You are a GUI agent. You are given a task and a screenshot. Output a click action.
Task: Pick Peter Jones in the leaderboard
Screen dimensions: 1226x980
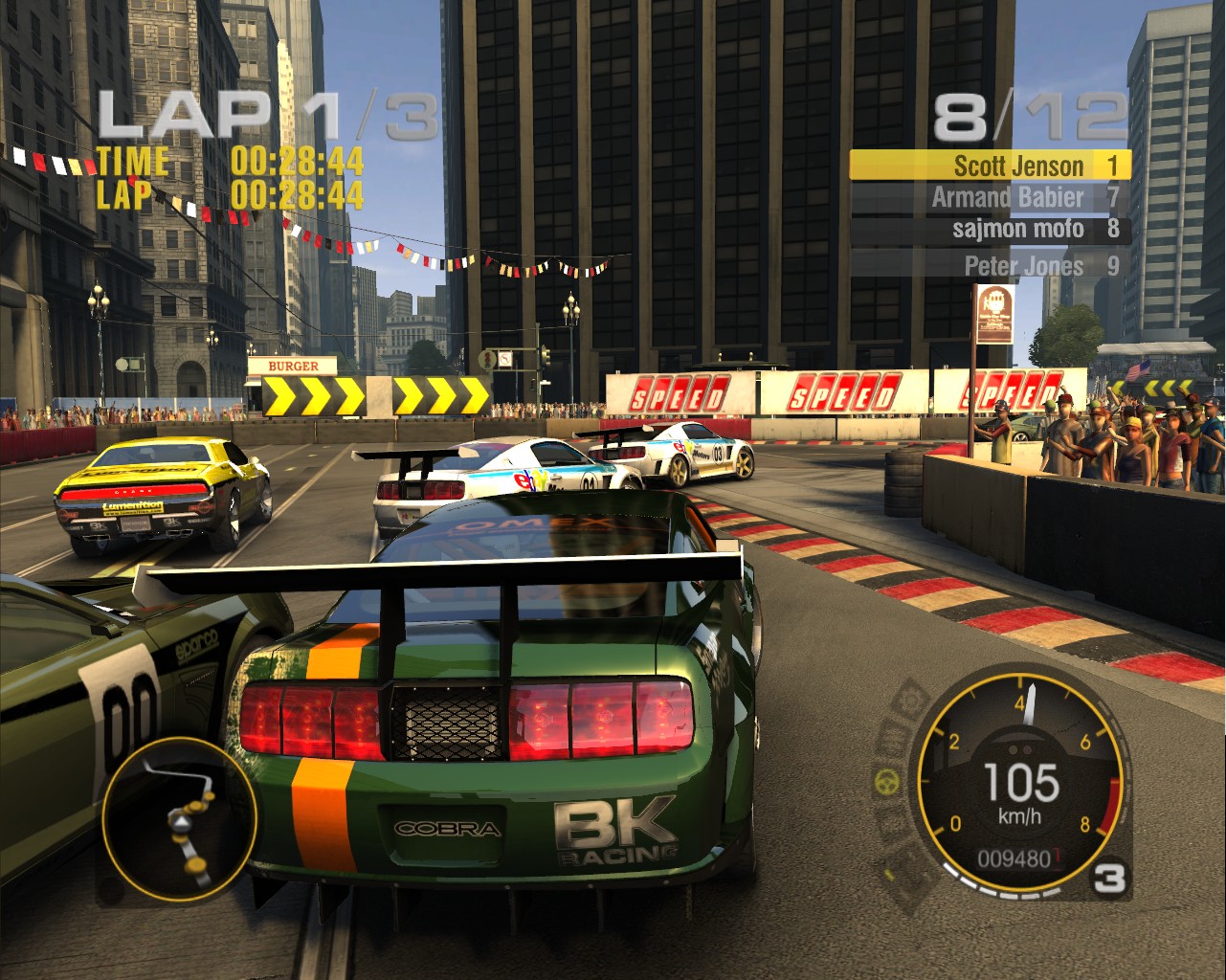tap(990, 265)
